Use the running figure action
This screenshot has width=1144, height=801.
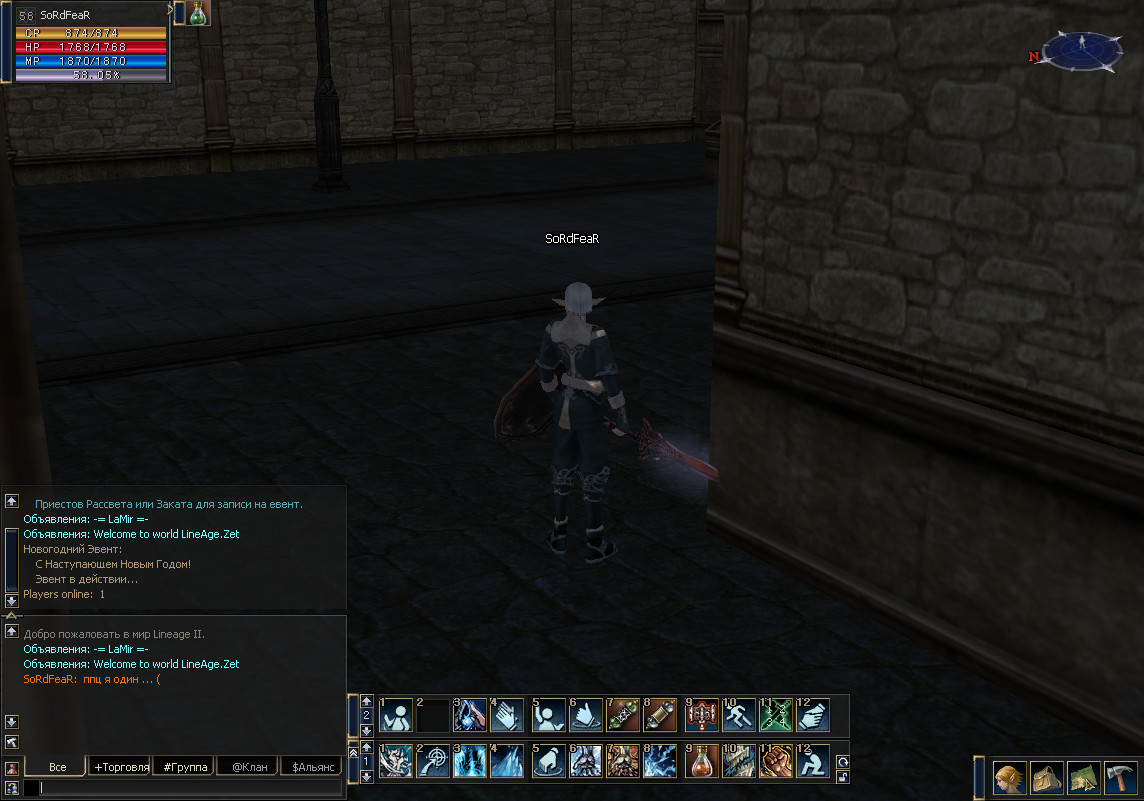pos(739,715)
